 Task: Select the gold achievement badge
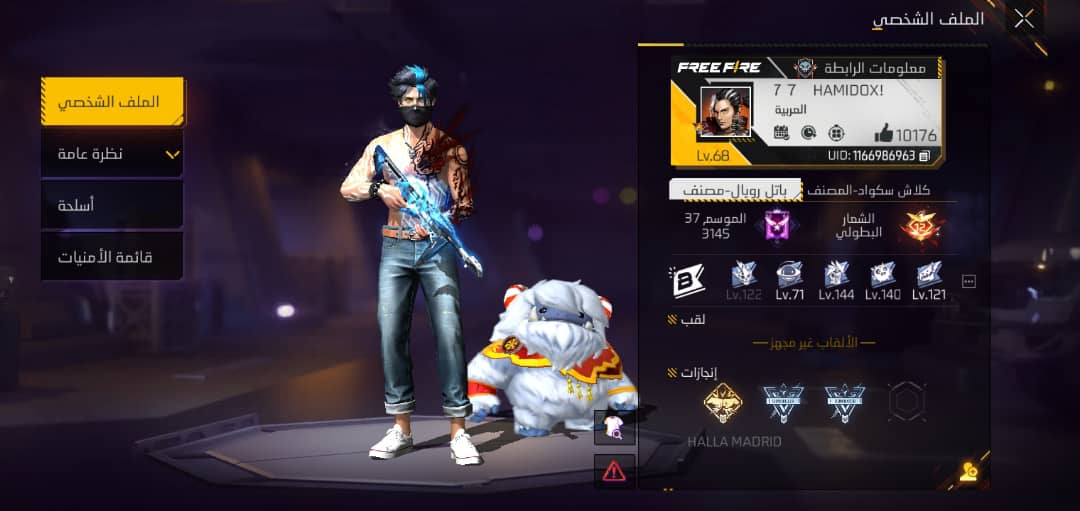(722, 402)
